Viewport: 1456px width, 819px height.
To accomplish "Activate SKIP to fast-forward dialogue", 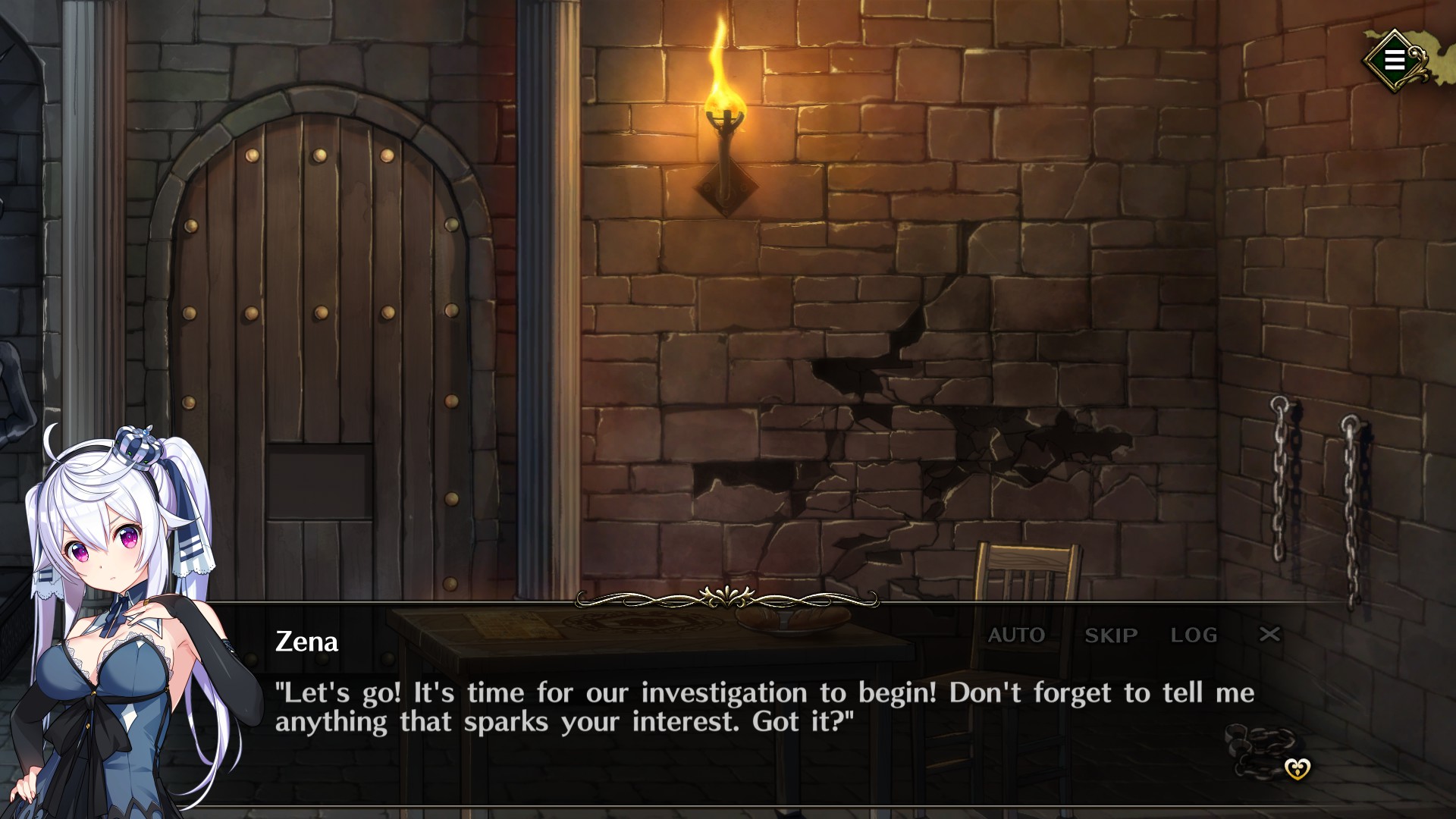I will (x=1111, y=635).
